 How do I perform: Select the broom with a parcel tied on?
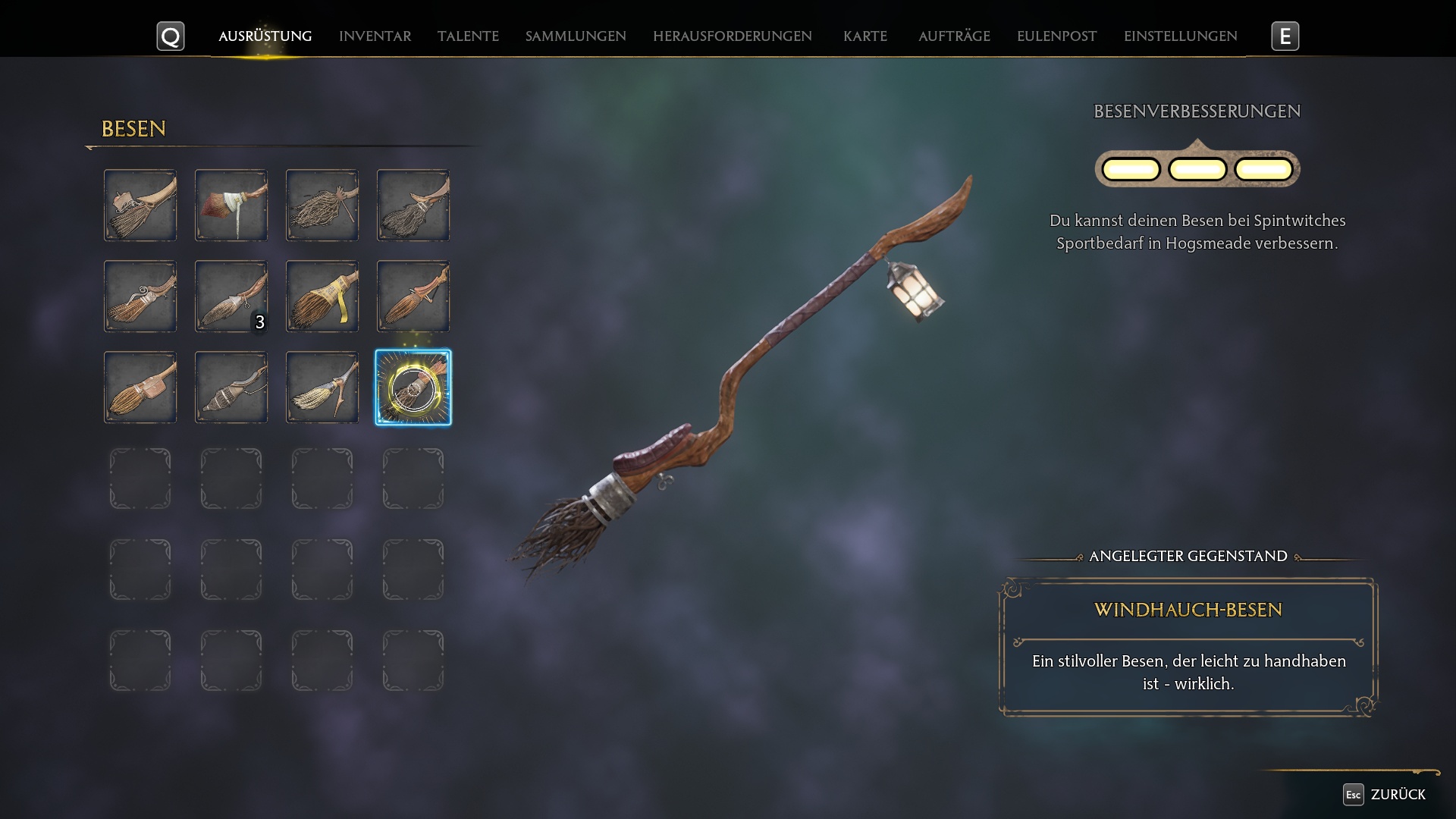coord(140,206)
